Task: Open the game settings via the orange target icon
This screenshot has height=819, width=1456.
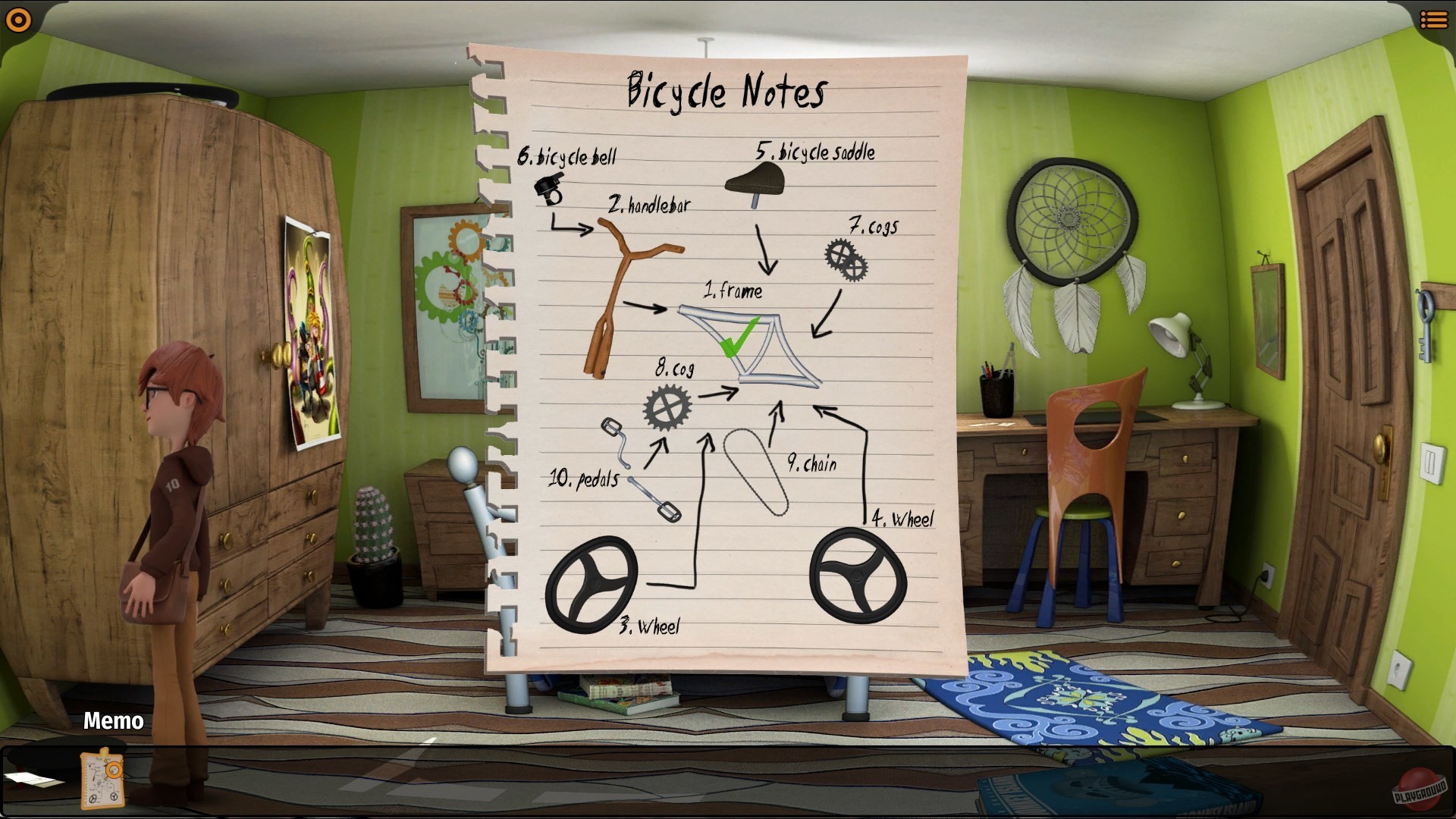Action: tap(17, 19)
